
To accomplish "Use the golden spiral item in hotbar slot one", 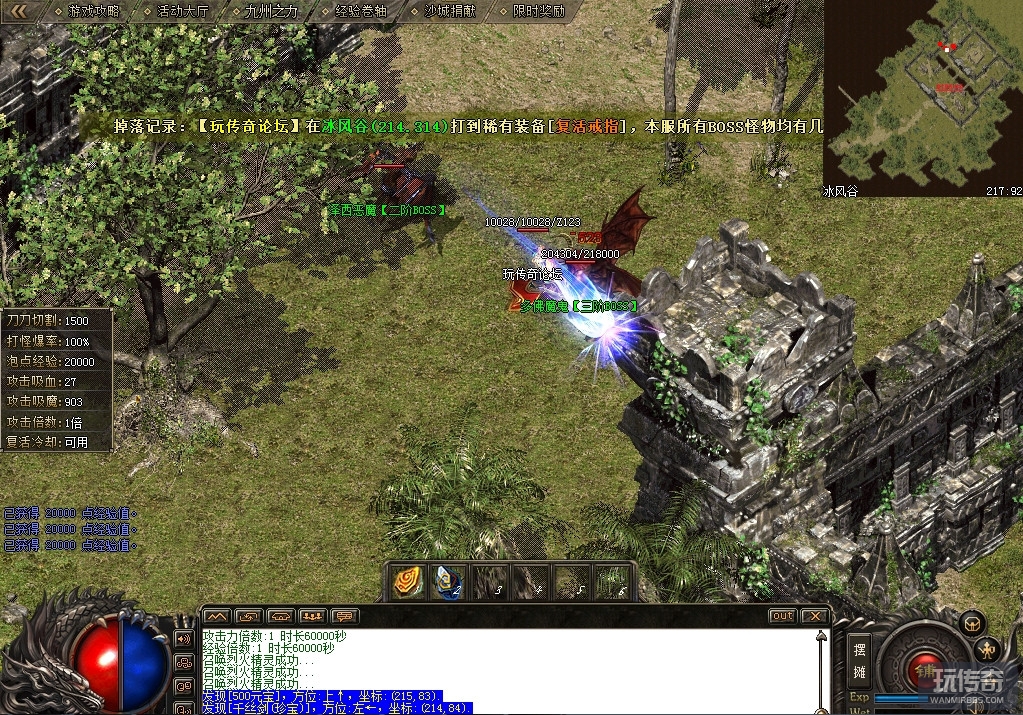I will (x=406, y=581).
